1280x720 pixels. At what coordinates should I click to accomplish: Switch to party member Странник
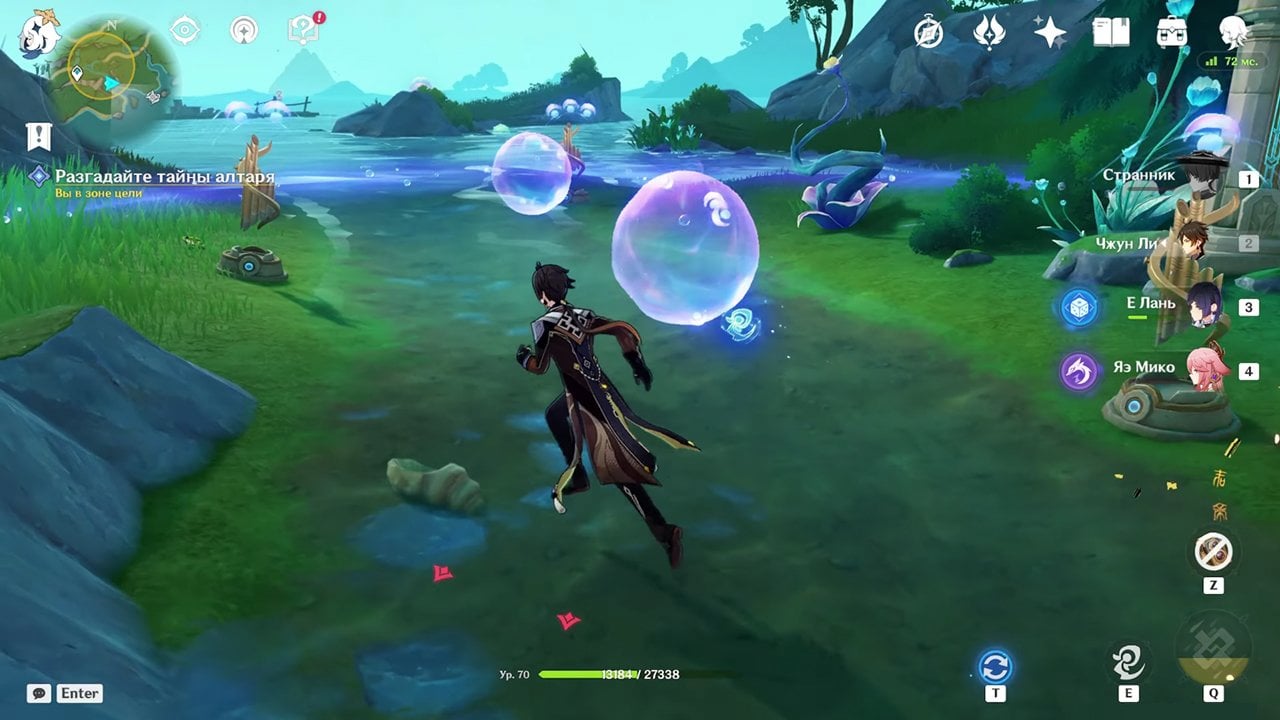1200,177
